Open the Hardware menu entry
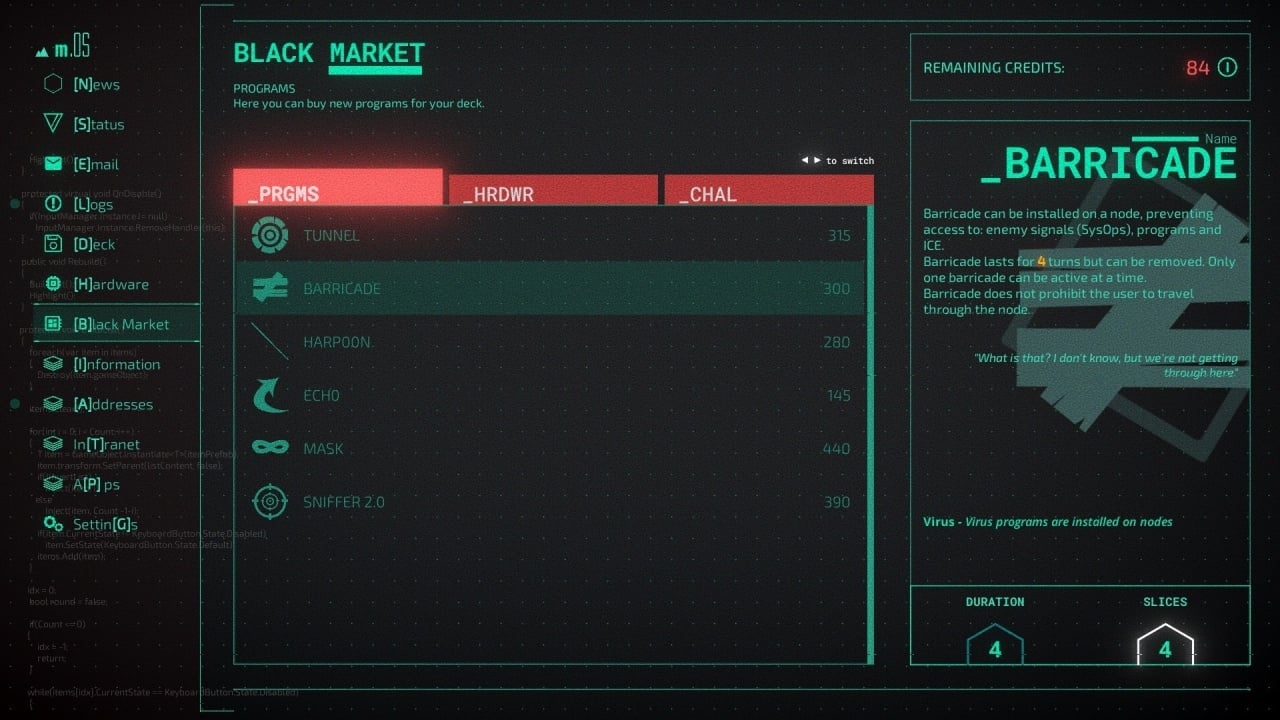1280x720 pixels. pos(110,285)
